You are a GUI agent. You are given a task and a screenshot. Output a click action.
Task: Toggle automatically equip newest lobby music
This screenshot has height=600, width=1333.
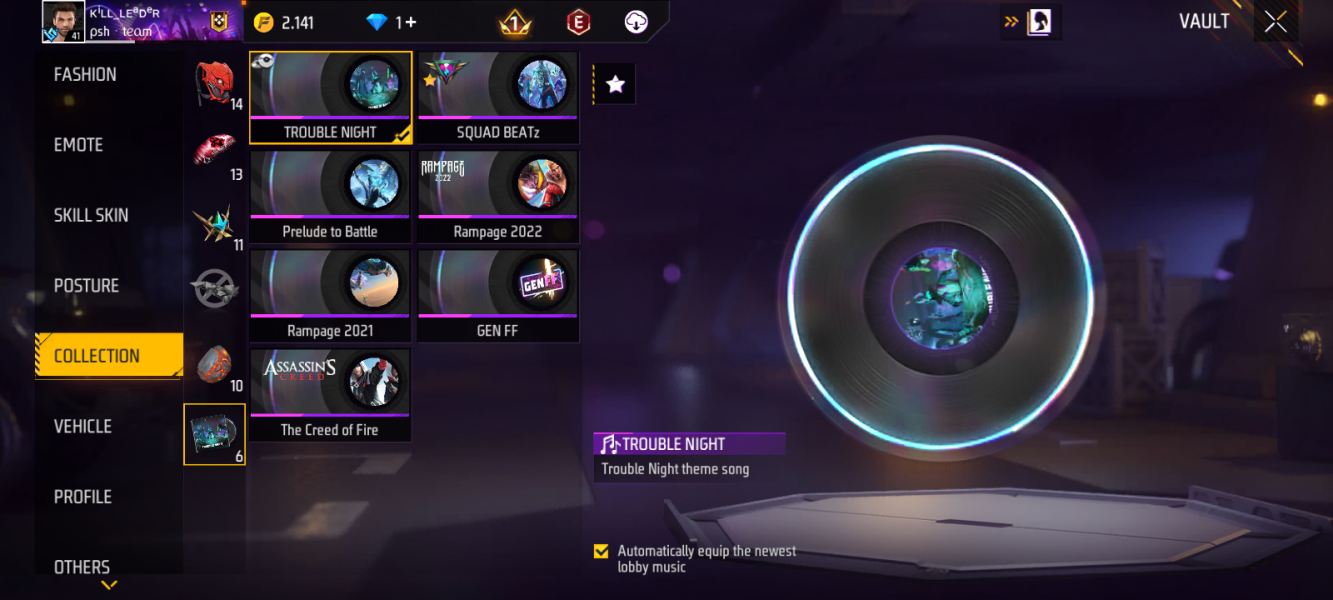(601, 551)
